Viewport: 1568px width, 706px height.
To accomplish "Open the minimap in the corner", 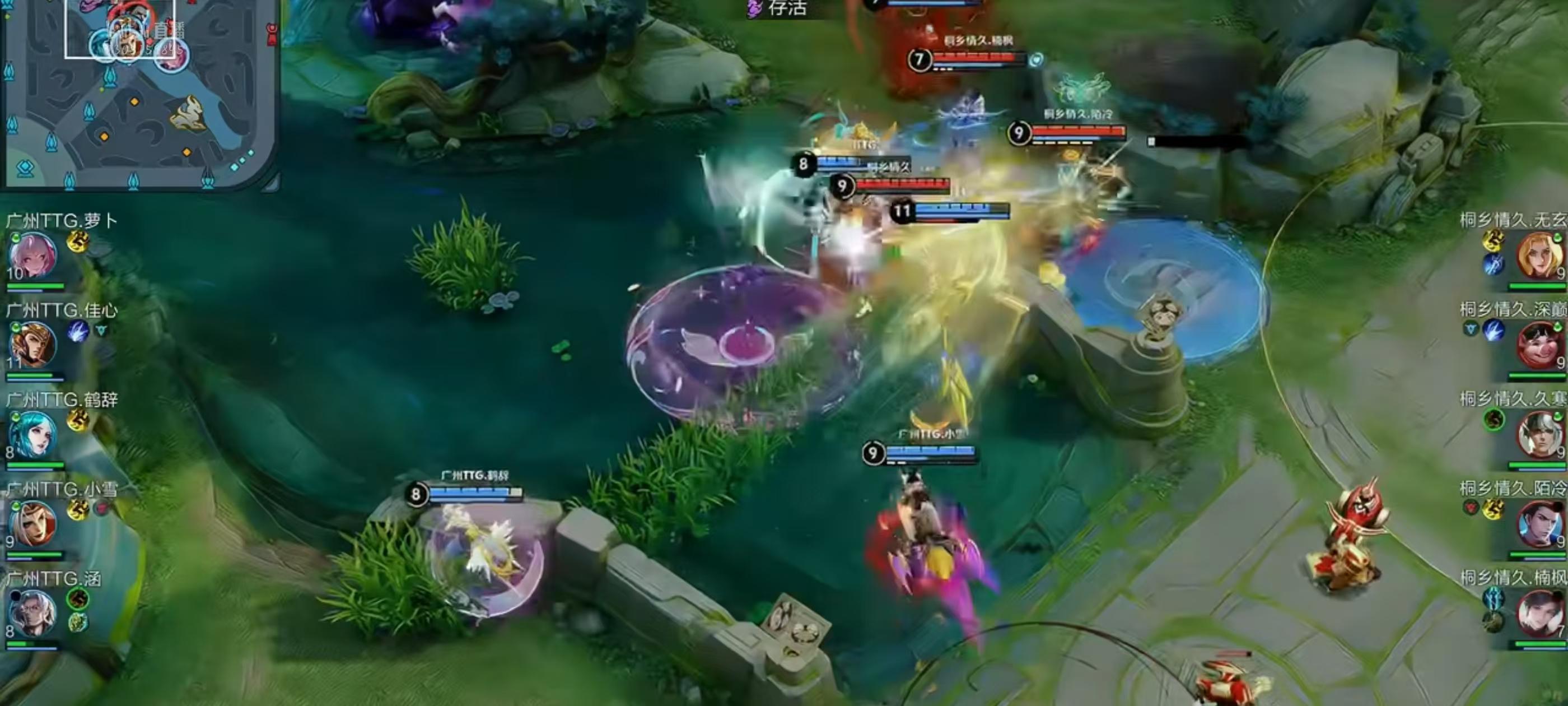I will [x=139, y=95].
